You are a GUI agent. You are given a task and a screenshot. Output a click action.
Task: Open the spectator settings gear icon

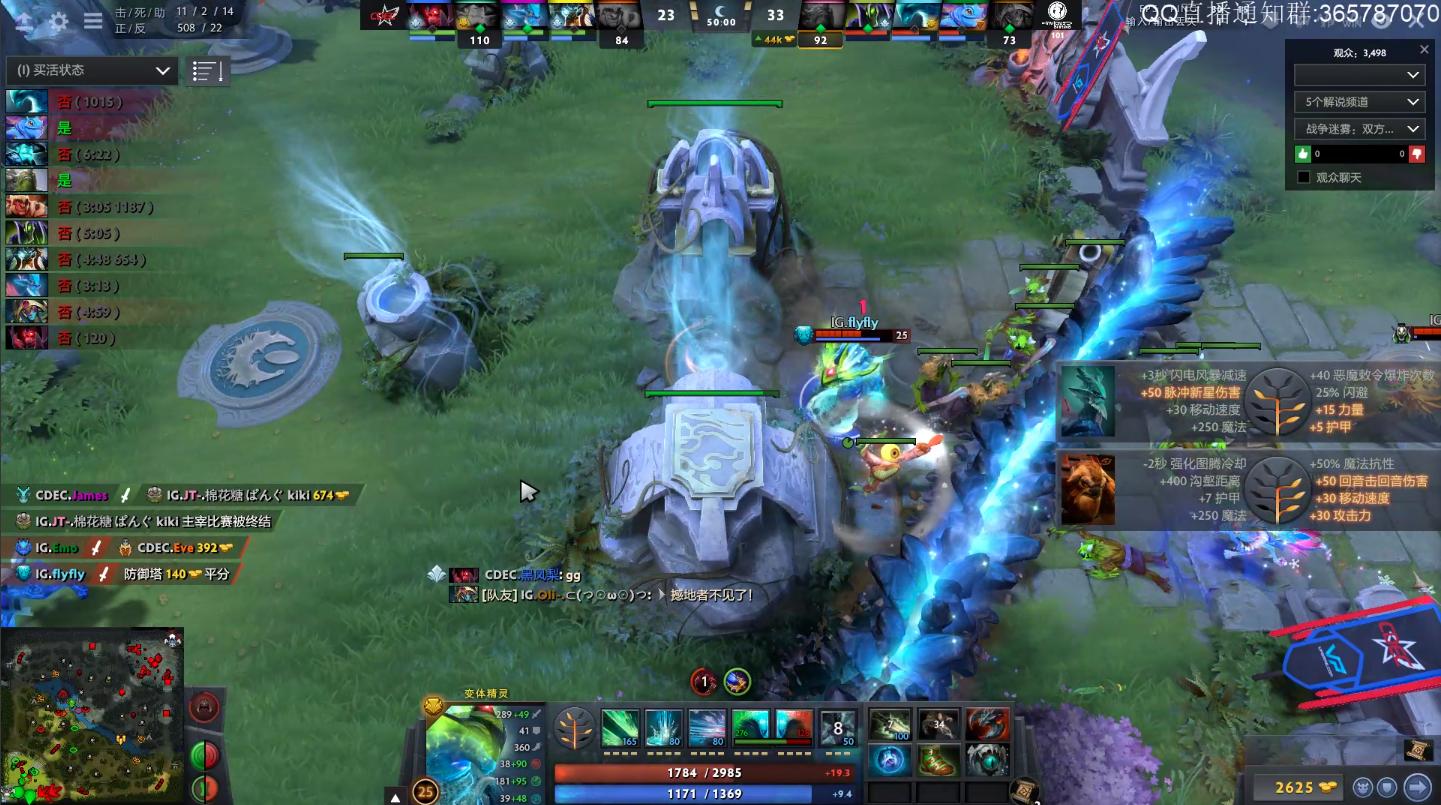pos(58,20)
